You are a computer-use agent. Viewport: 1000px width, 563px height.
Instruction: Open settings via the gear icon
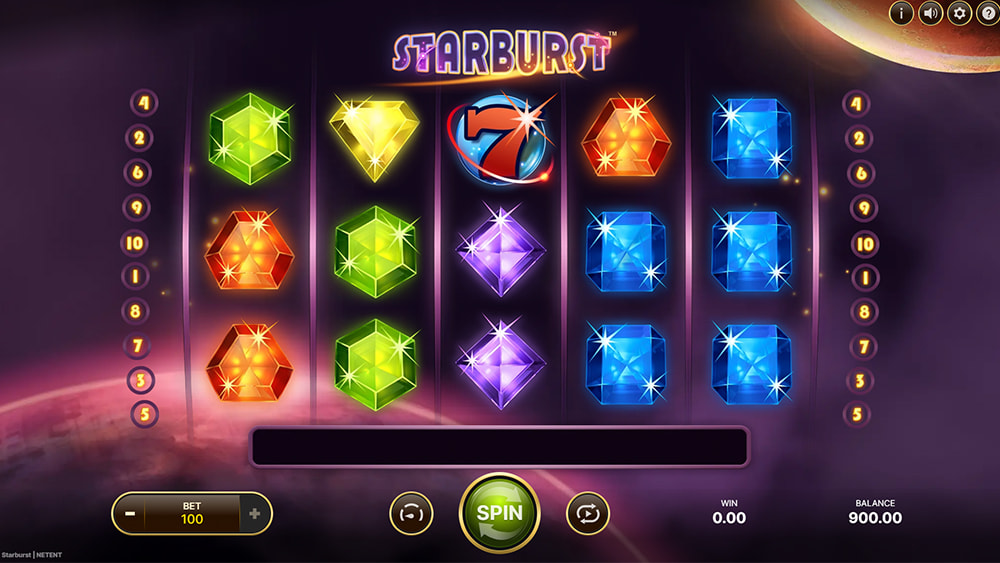pyautogui.click(x=960, y=13)
